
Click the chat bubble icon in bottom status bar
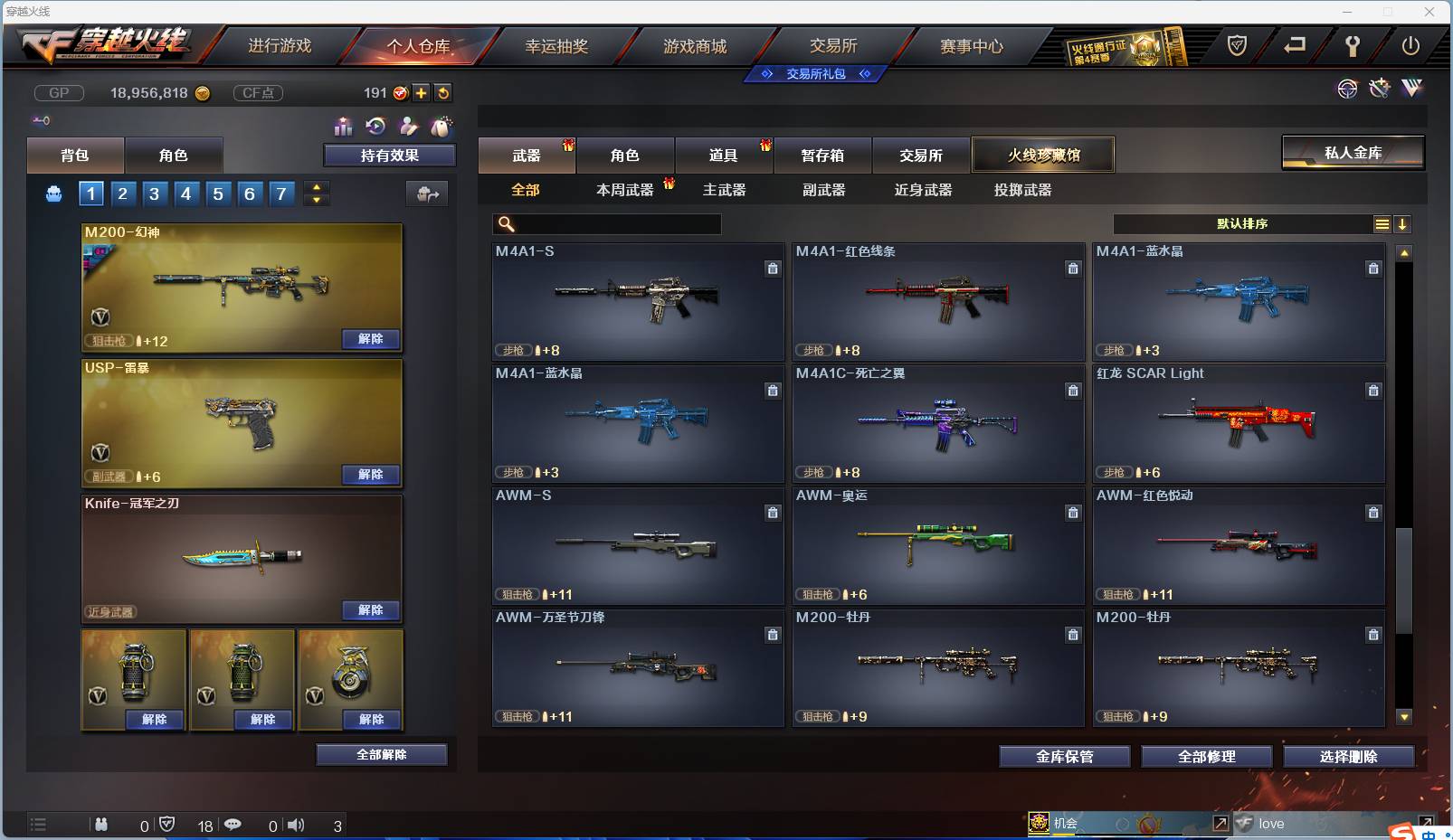(233, 825)
